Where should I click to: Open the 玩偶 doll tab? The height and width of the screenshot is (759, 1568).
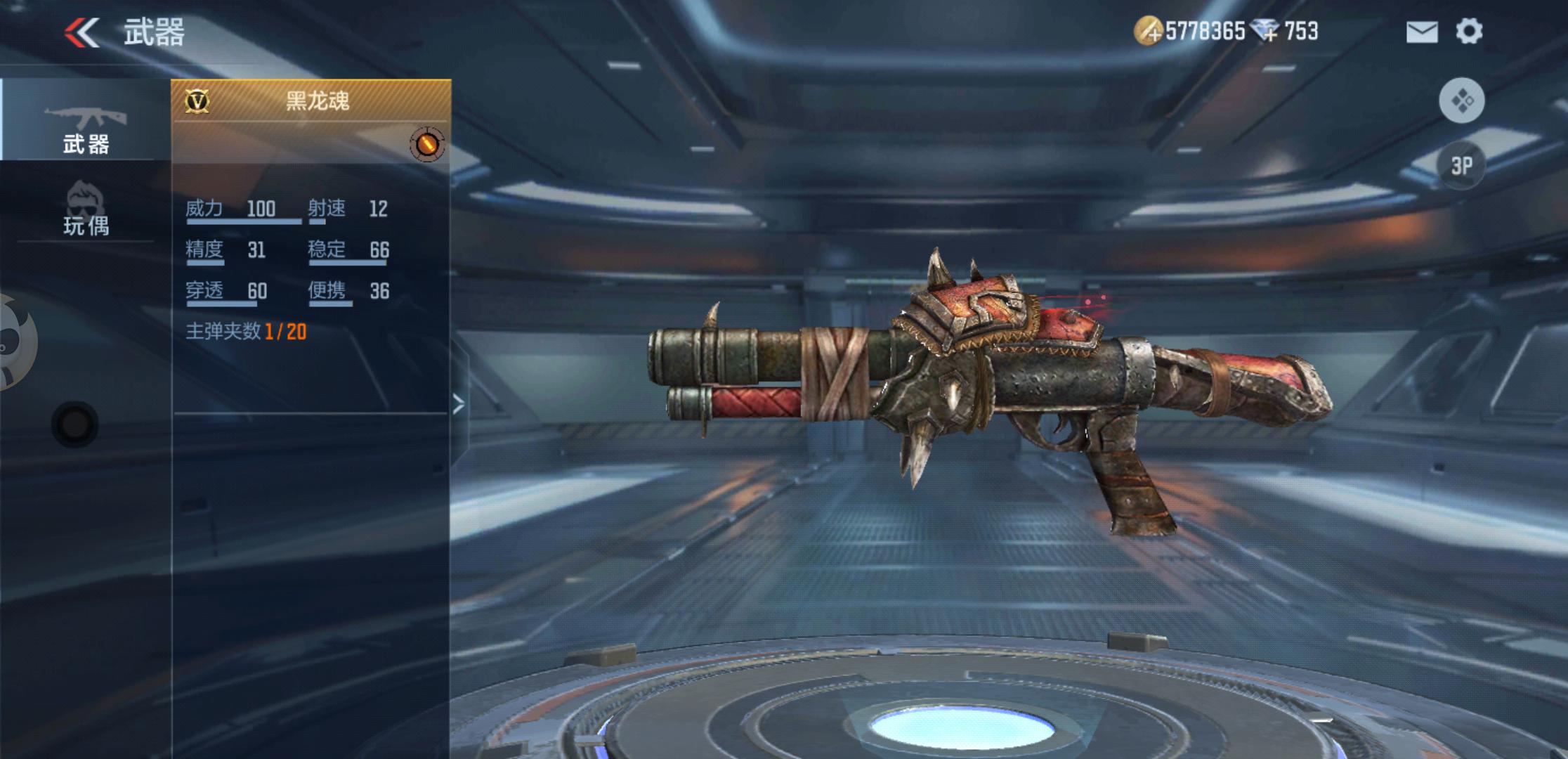click(x=86, y=209)
